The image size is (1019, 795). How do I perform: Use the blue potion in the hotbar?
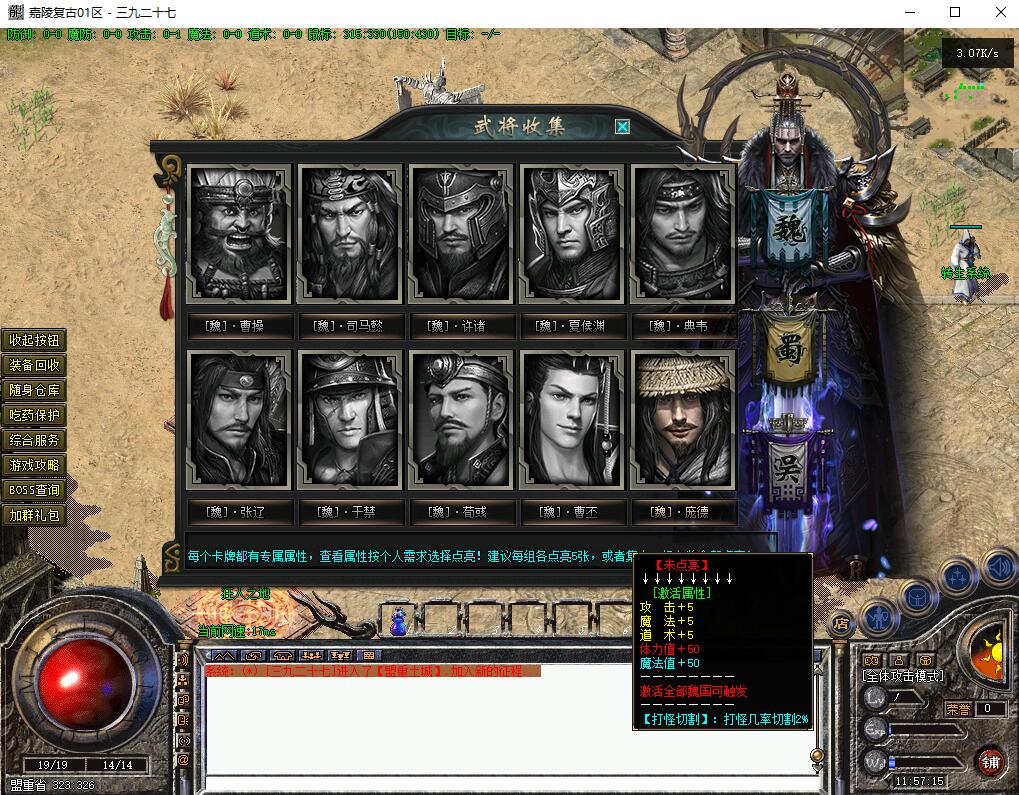[398, 622]
